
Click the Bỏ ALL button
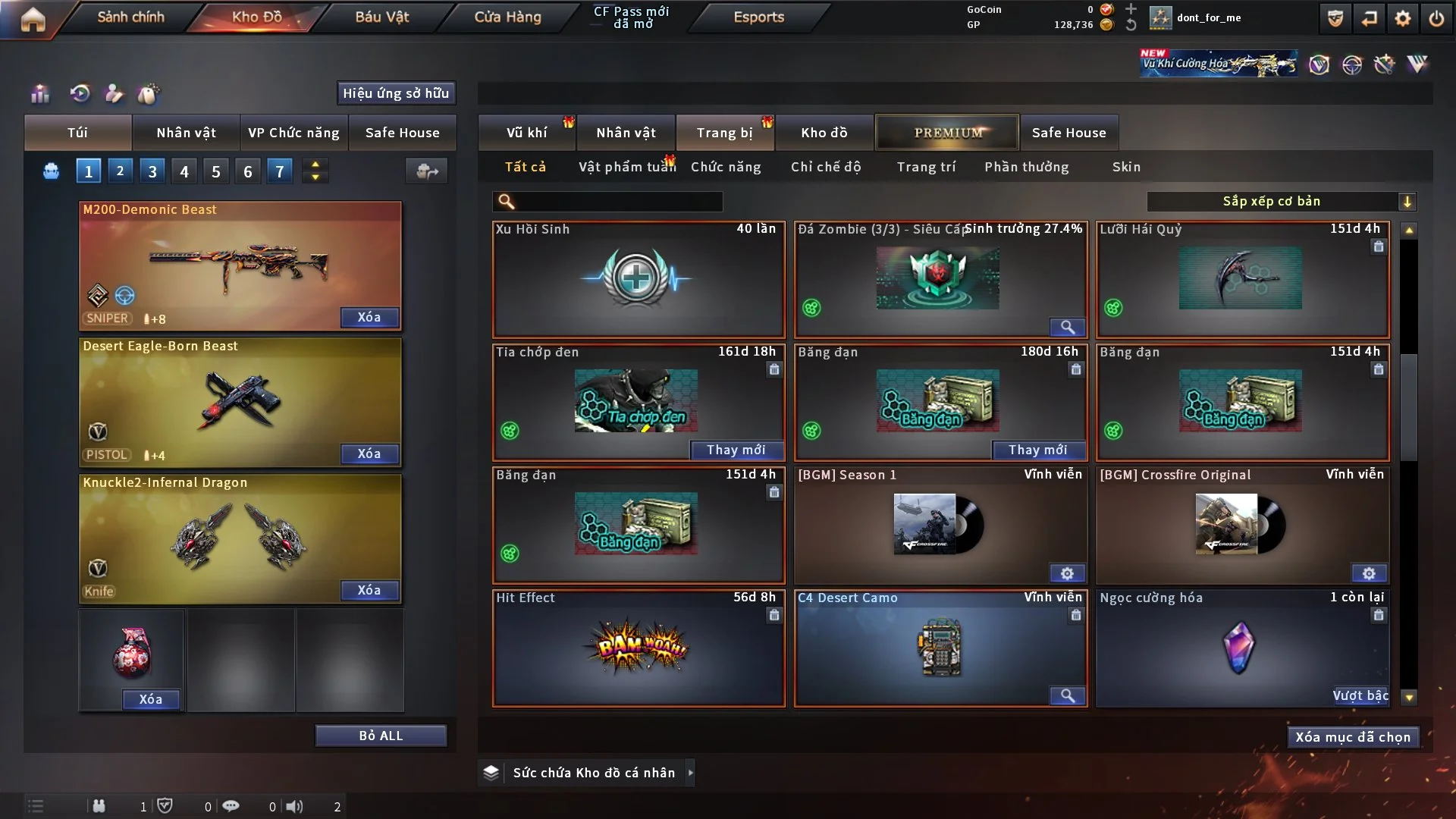(381, 736)
